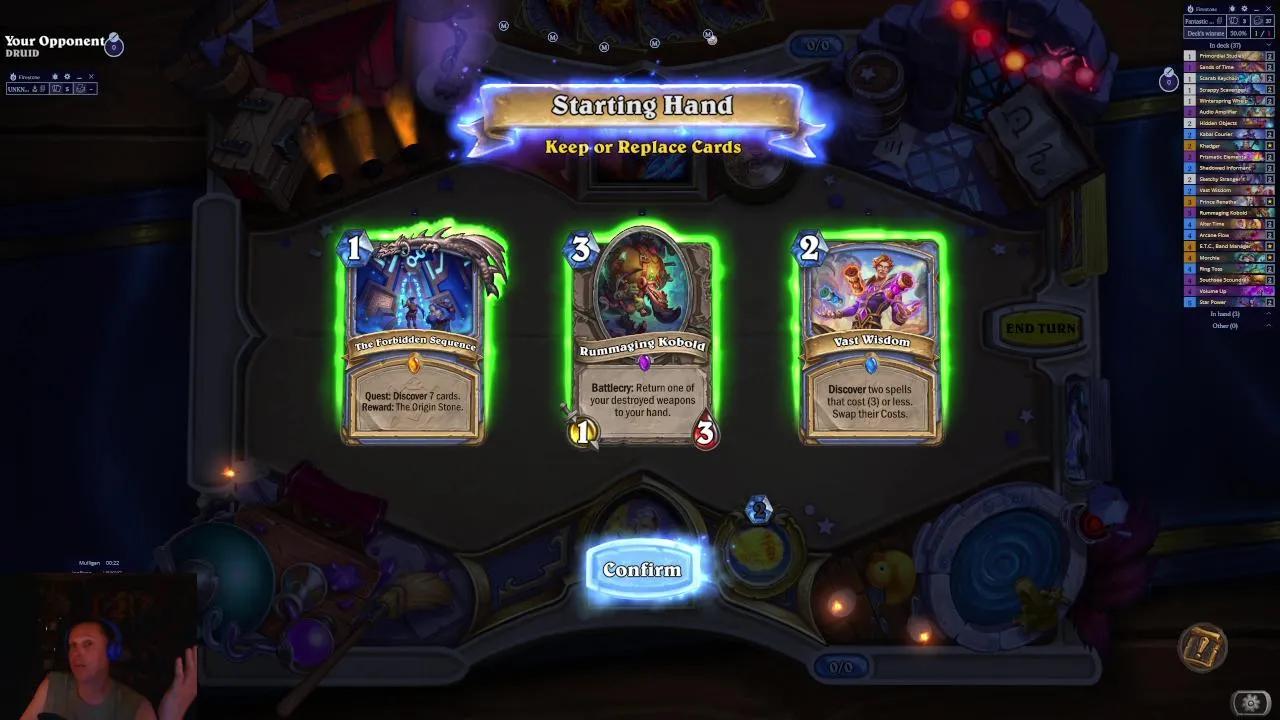Open the opponent tracker's settings gear
Screen dimensions: 1280x720
click(x=67, y=77)
